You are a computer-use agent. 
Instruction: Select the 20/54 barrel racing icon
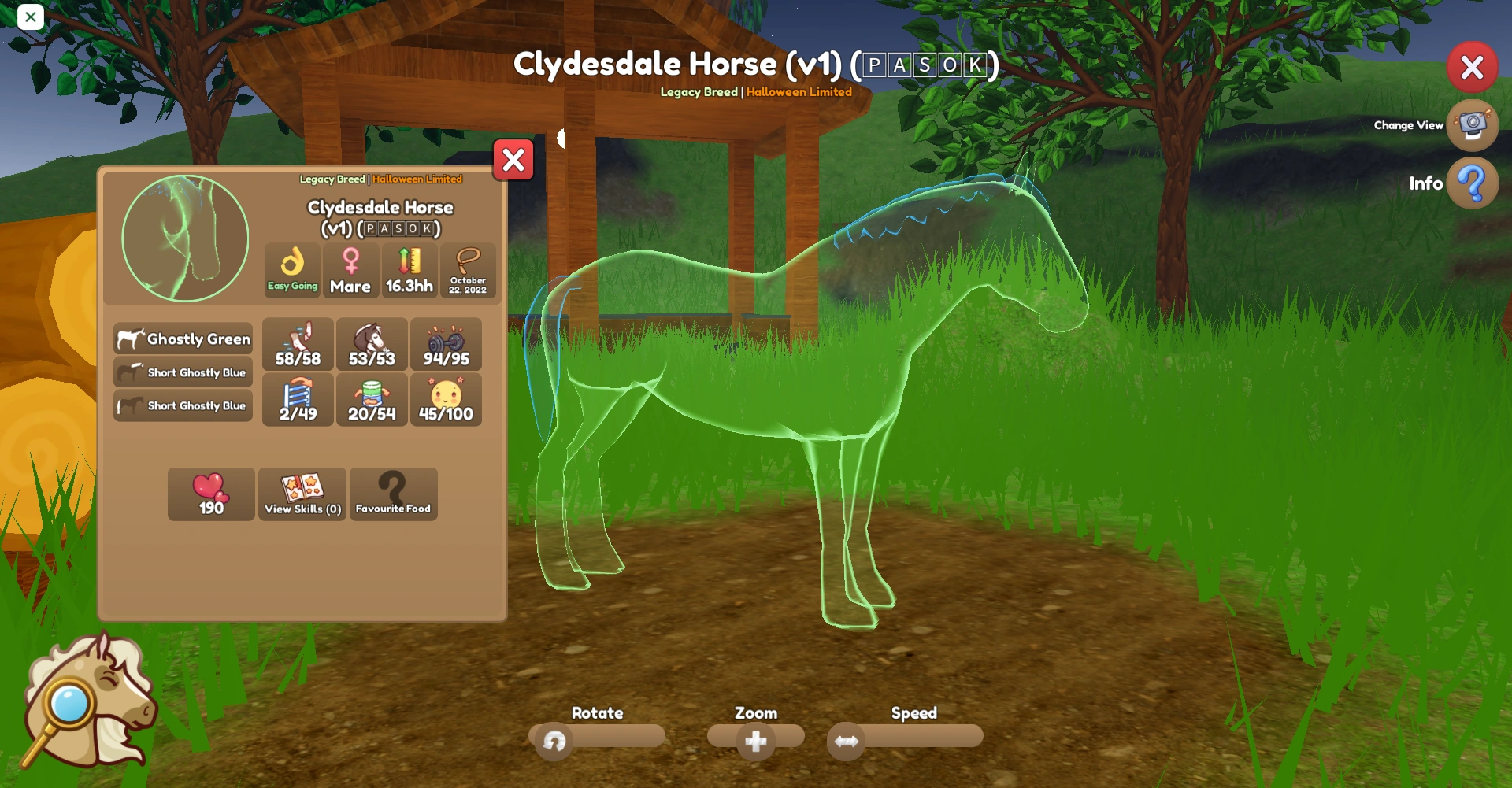[x=372, y=400]
